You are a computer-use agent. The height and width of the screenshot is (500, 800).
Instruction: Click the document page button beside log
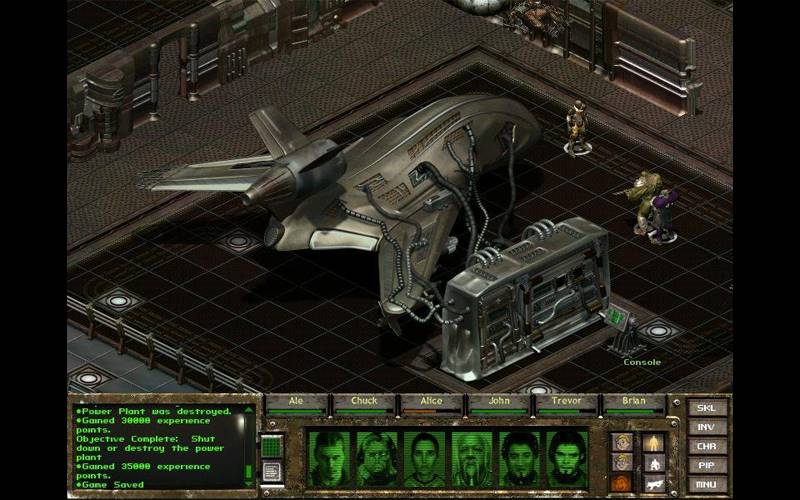[x=272, y=471]
